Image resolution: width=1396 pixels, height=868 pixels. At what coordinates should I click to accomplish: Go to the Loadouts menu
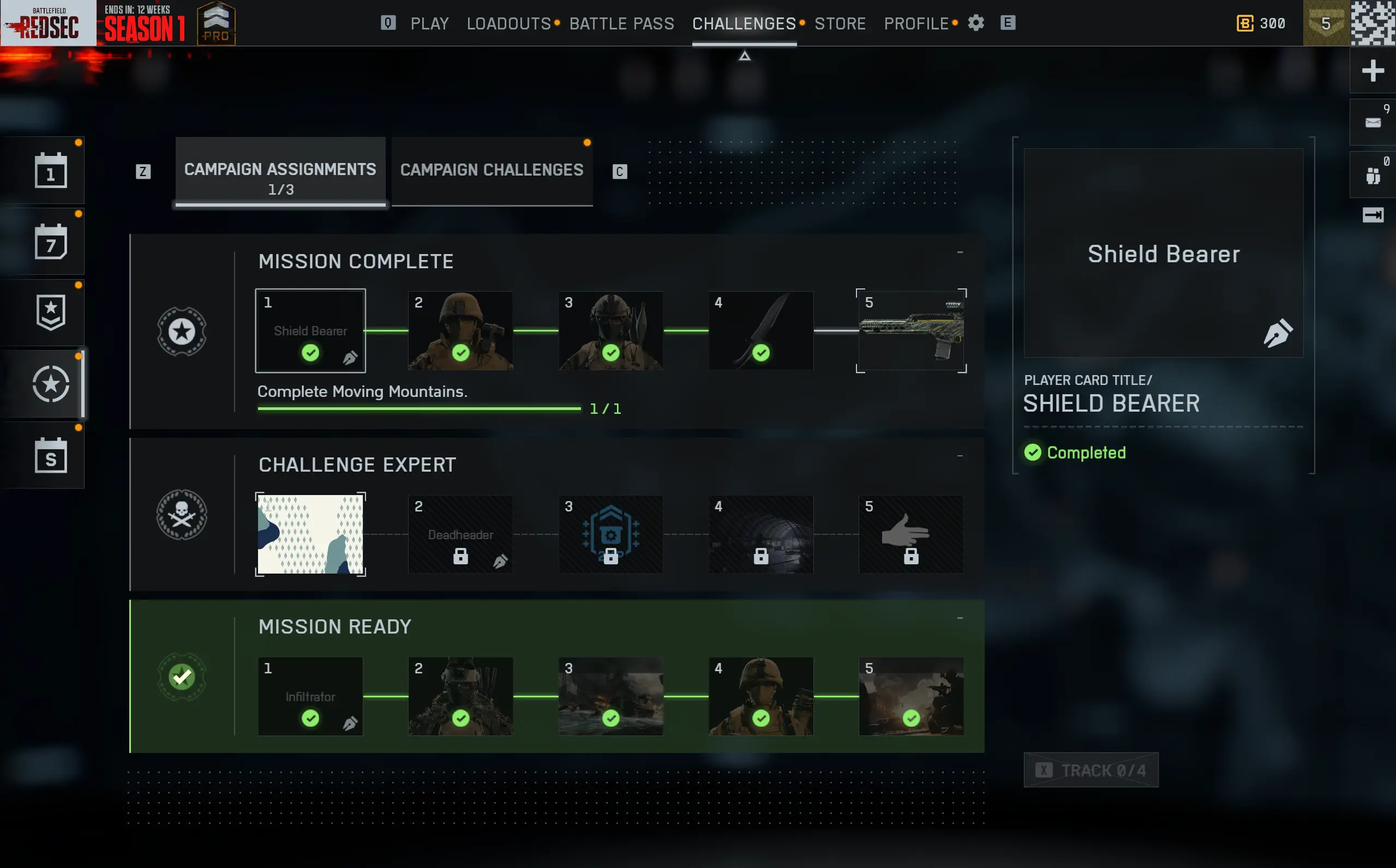coord(509,23)
